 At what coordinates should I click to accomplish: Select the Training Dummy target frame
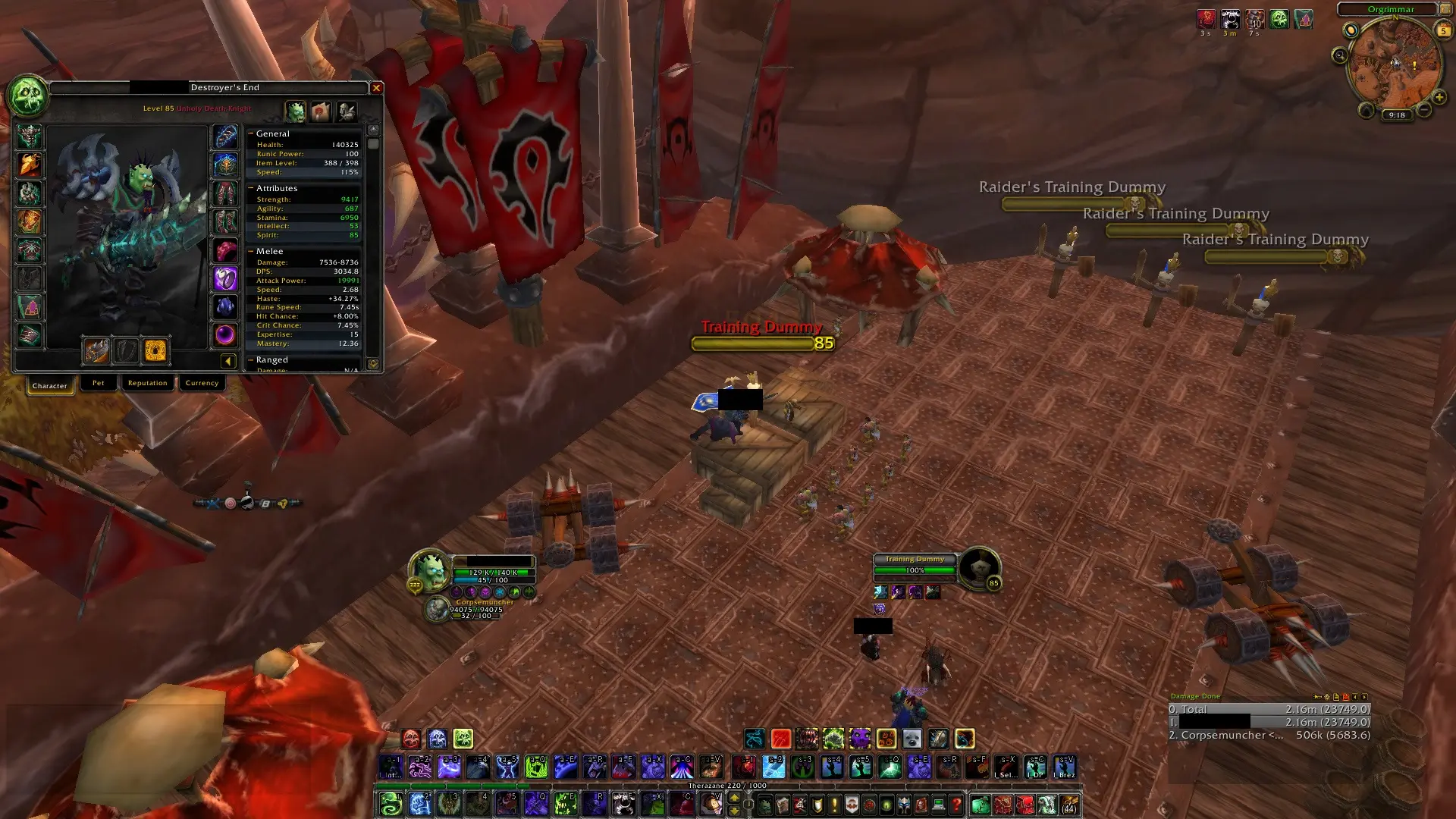[915, 565]
